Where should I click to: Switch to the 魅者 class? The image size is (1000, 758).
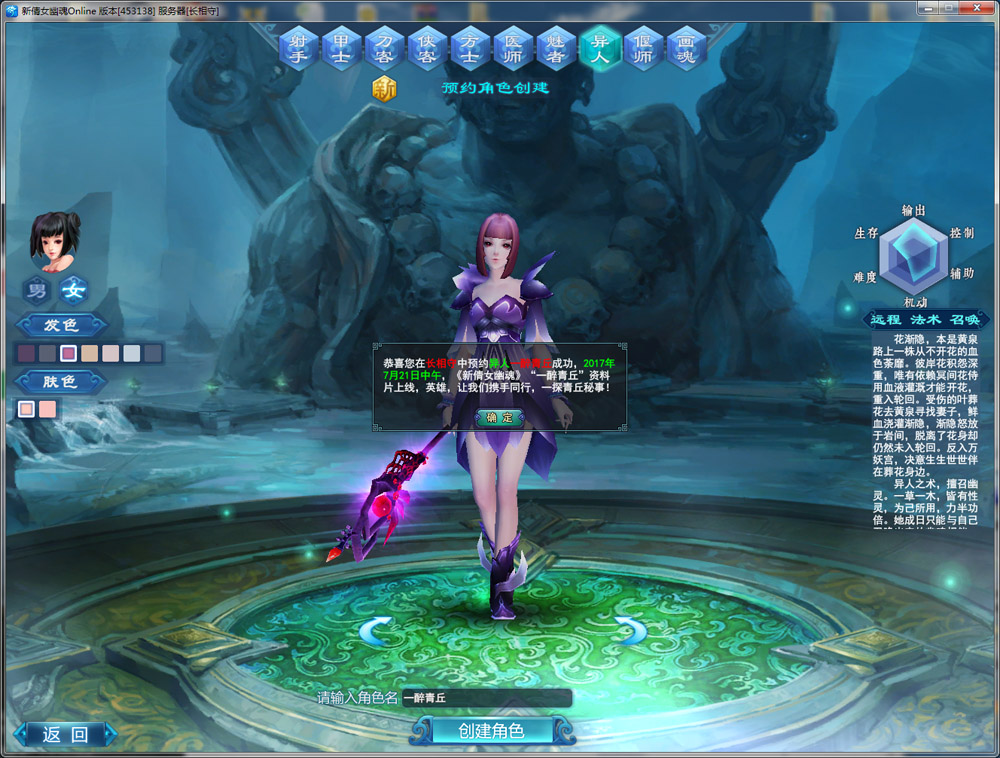coord(557,47)
